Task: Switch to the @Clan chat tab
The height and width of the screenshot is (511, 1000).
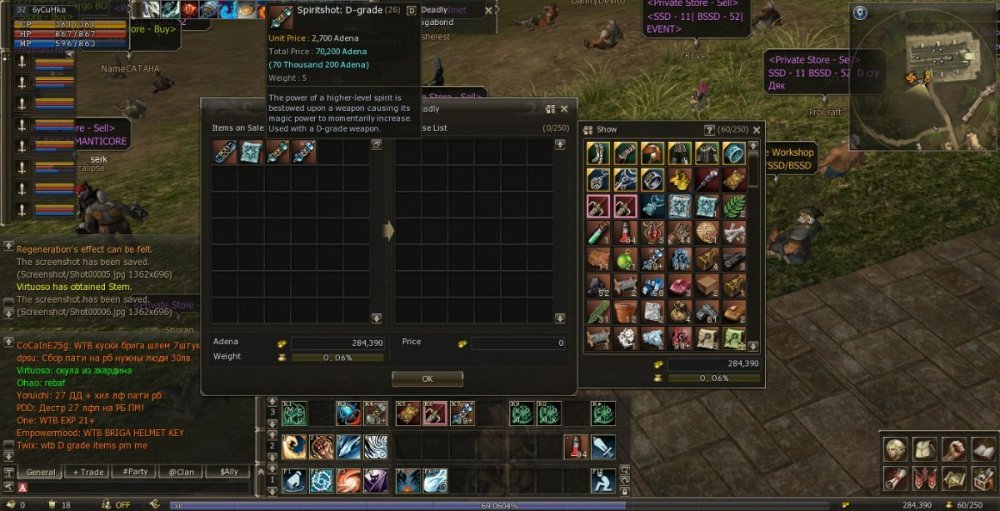Action: (x=182, y=472)
